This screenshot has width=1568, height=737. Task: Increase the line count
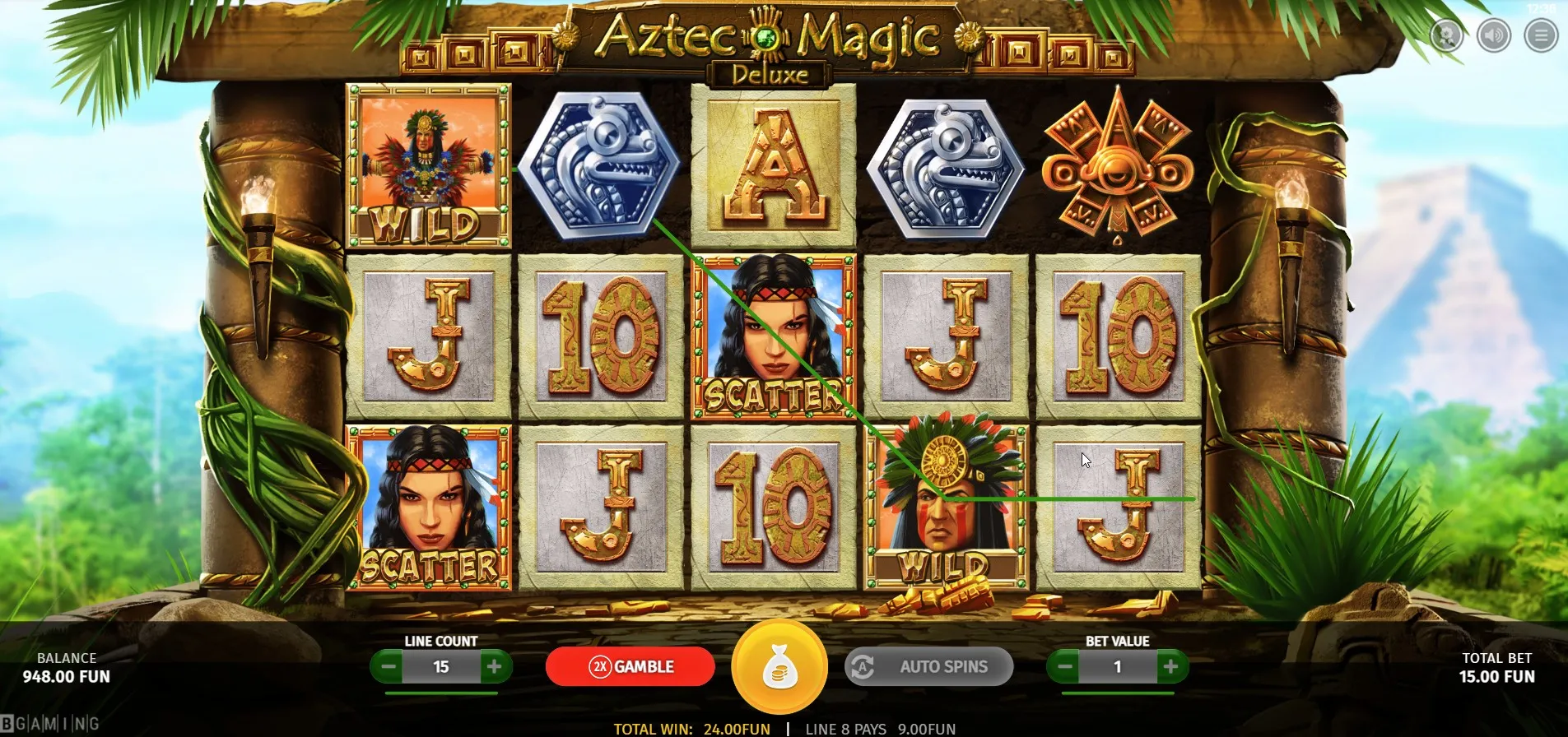coord(494,666)
